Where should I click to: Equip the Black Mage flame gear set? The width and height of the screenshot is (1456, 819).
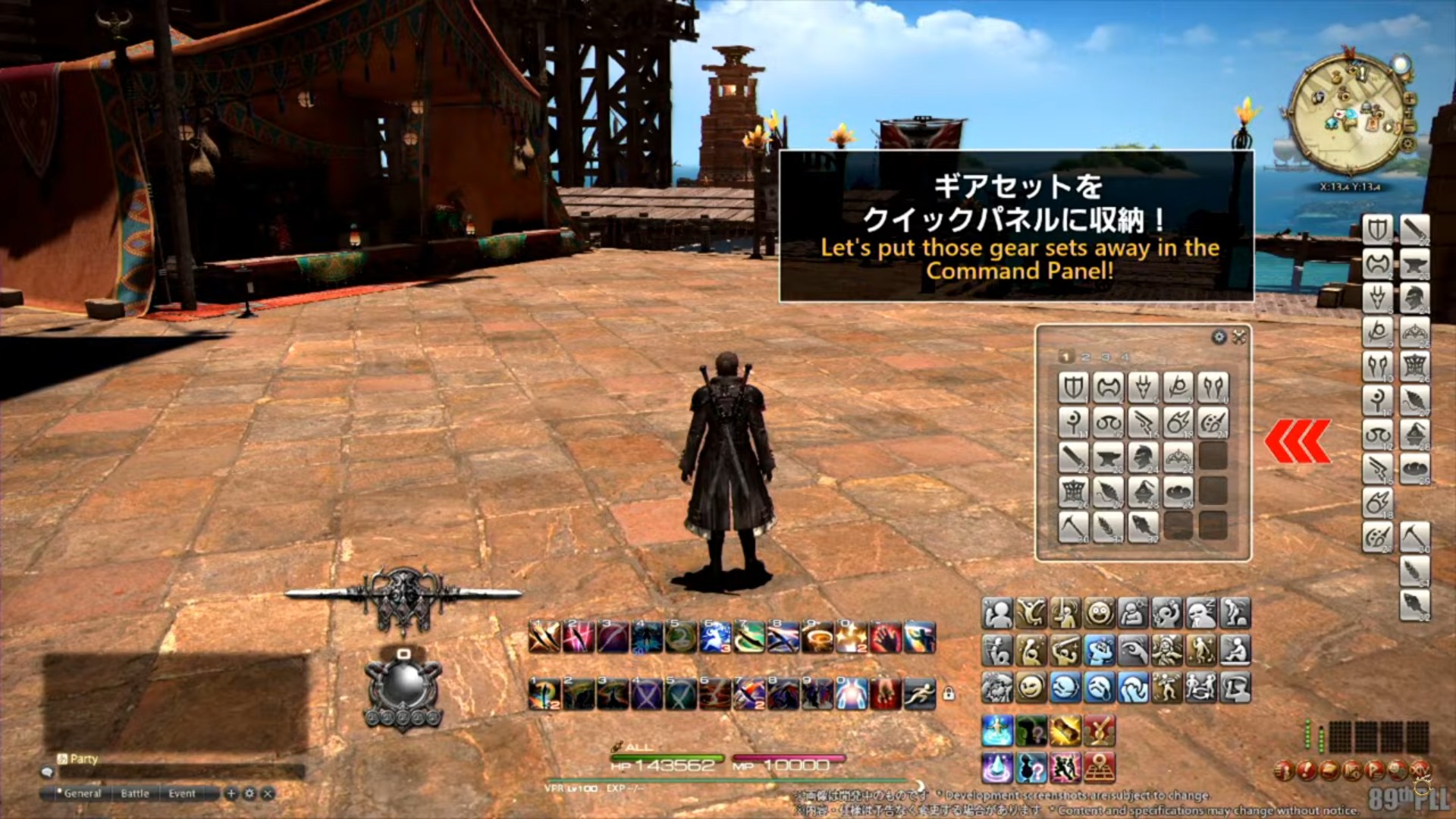(x=1178, y=423)
